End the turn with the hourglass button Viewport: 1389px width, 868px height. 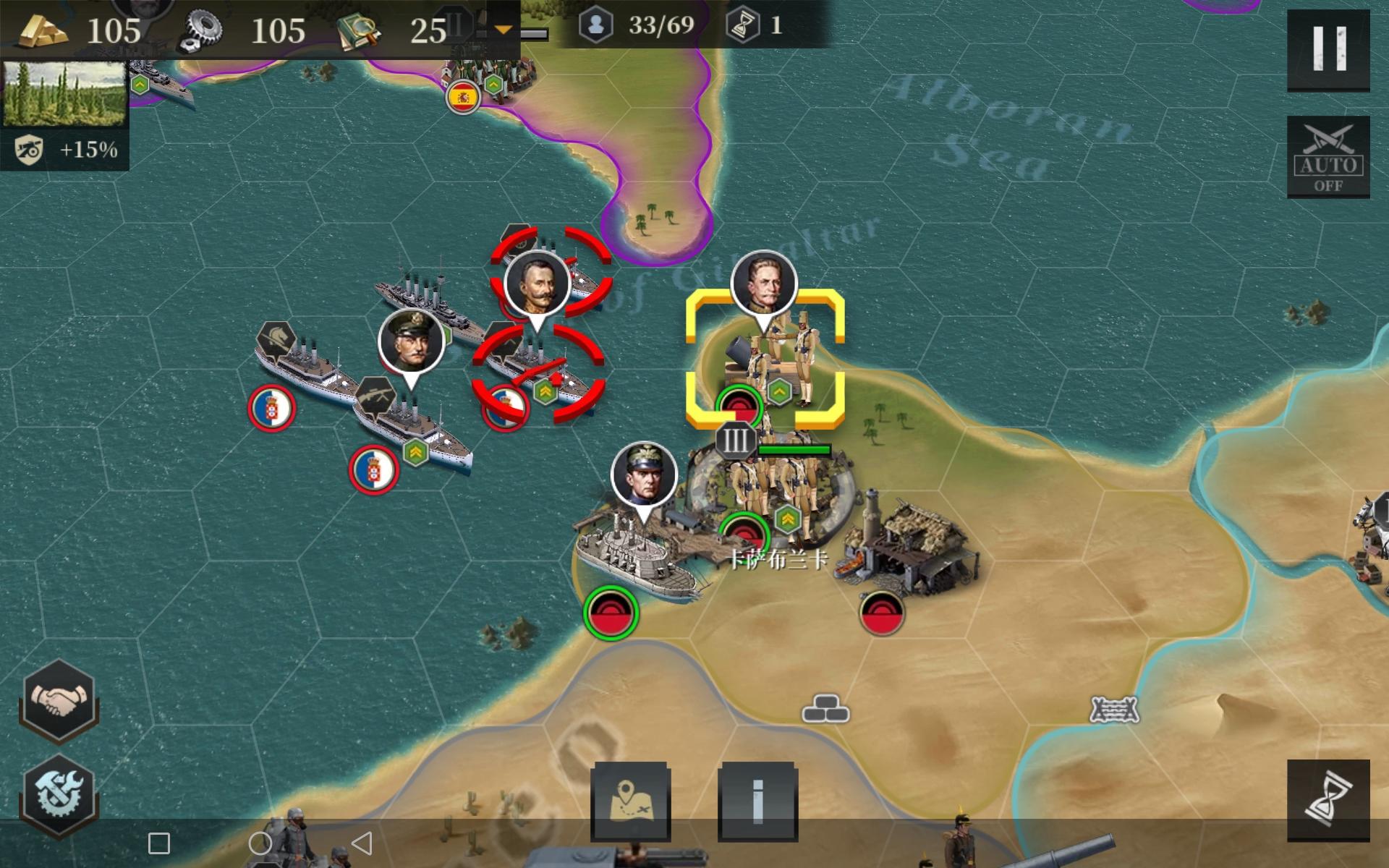(x=1328, y=801)
